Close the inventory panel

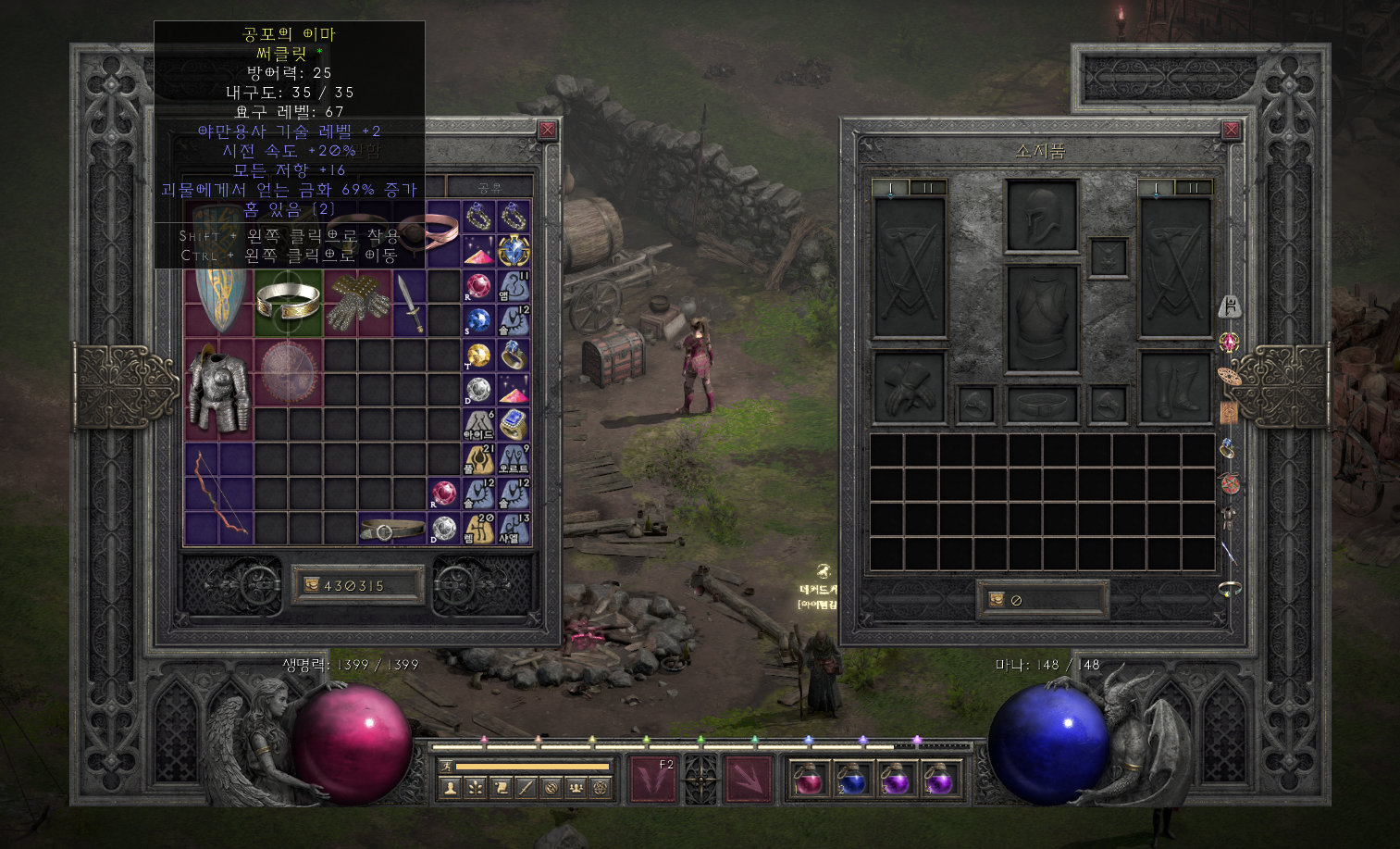click(1231, 131)
